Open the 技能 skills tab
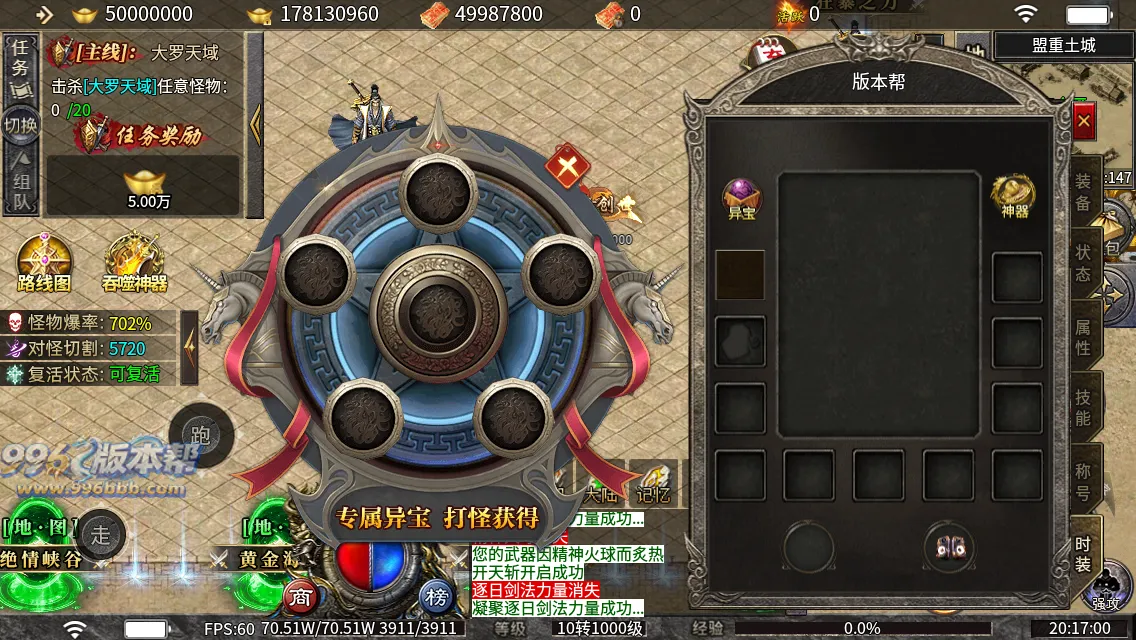The height and width of the screenshot is (640, 1136). click(x=1083, y=408)
